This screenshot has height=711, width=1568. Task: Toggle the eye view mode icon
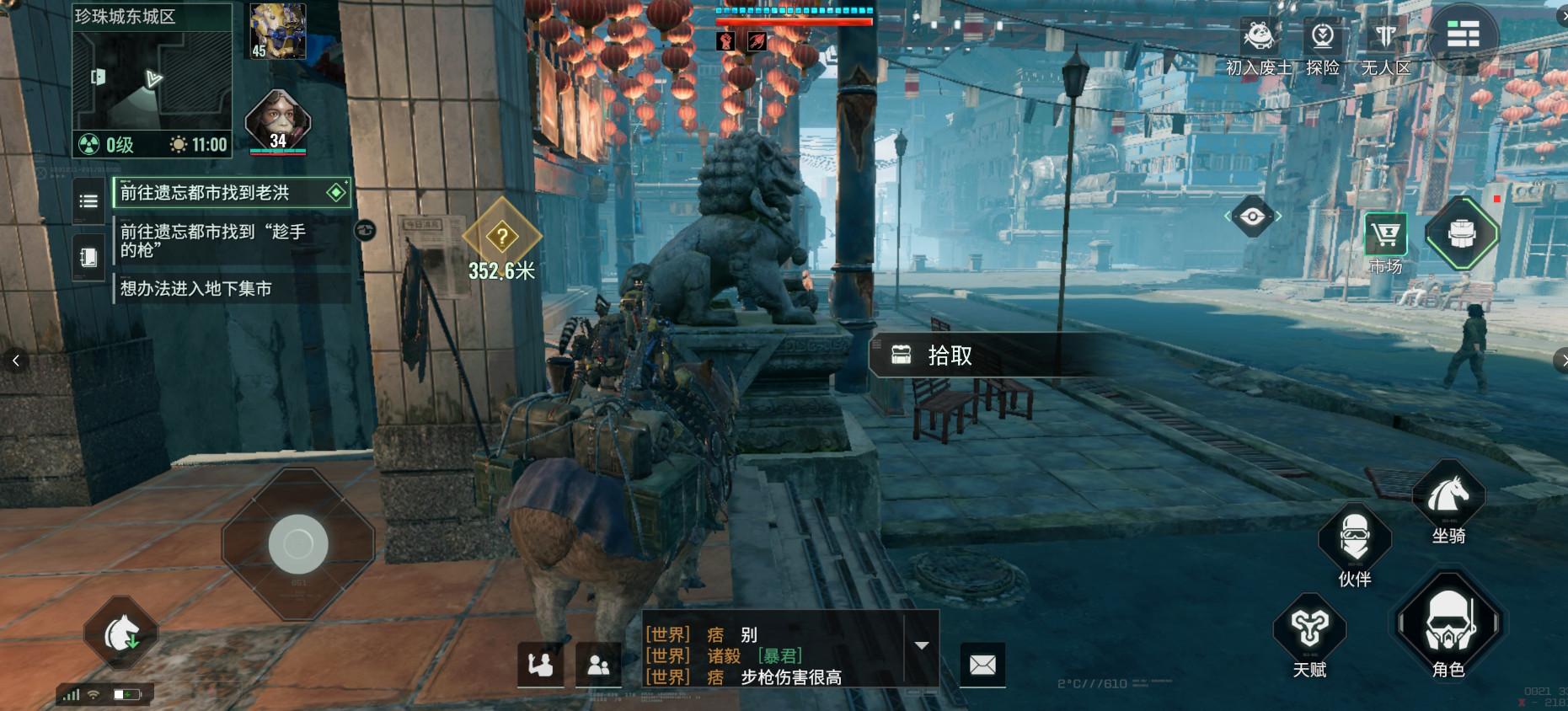click(1252, 217)
